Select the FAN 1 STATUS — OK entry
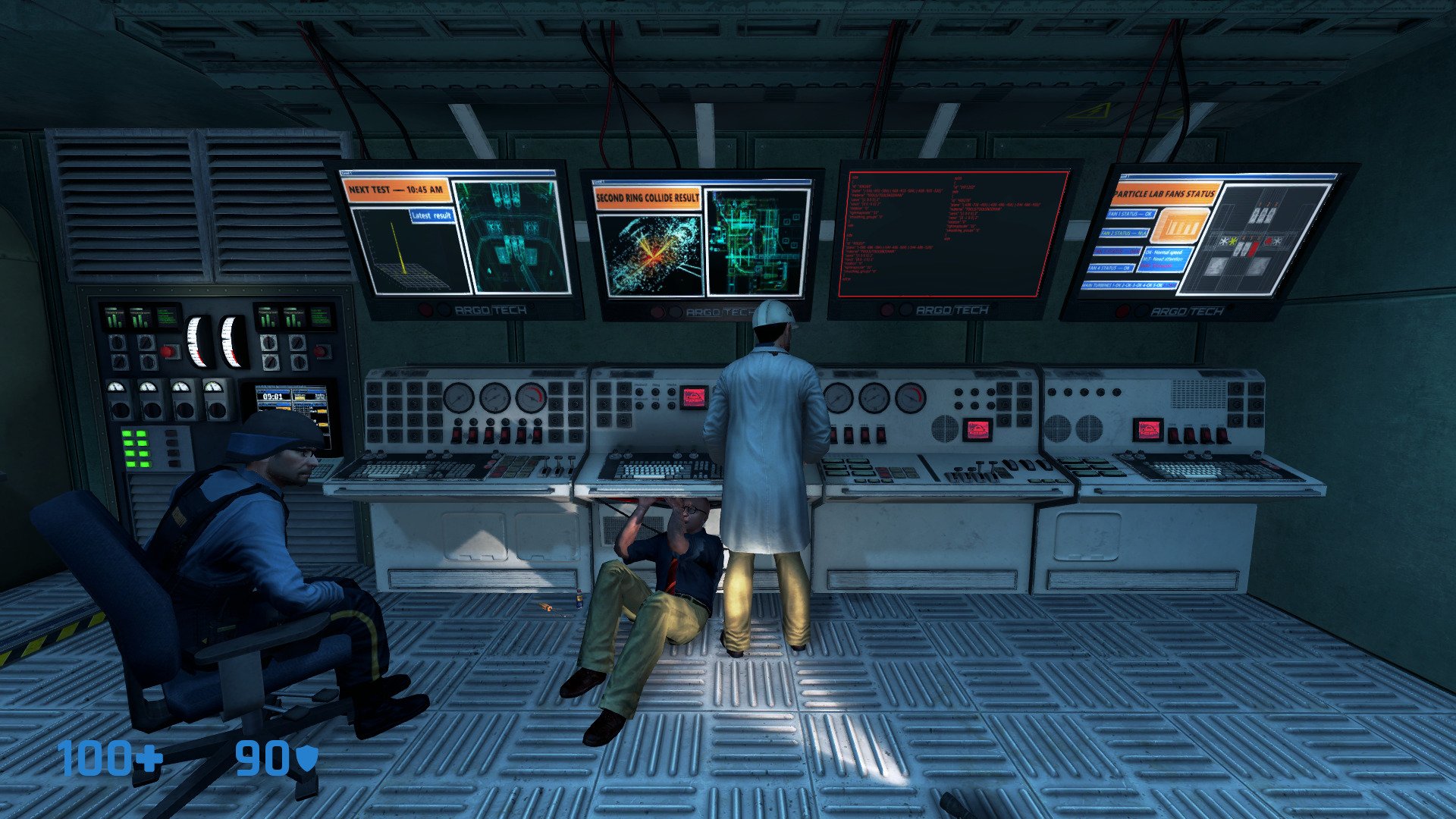Viewport: 1456px width, 819px height. coord(1131,215)
